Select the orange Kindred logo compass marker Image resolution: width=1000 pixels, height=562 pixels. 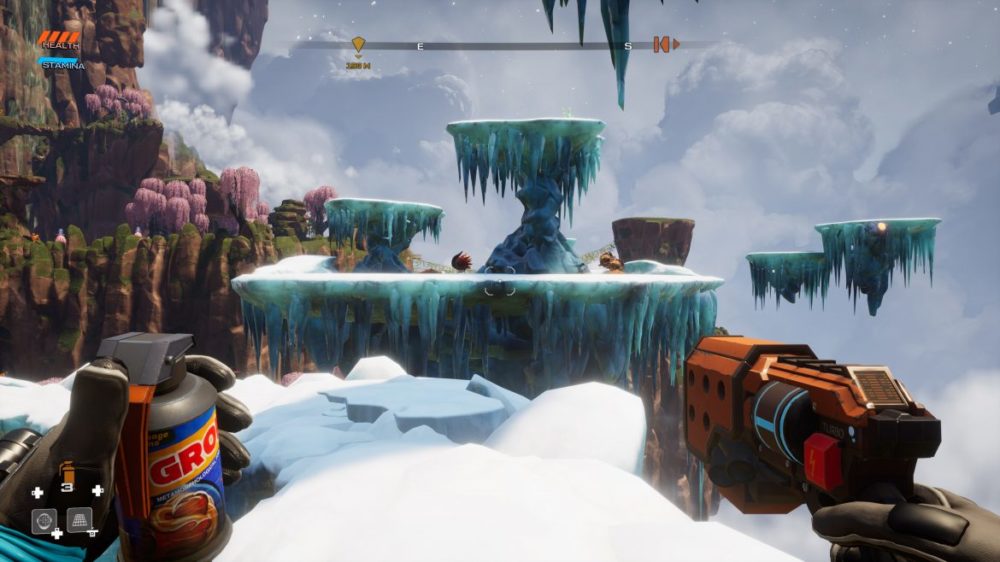pos(662,44)
